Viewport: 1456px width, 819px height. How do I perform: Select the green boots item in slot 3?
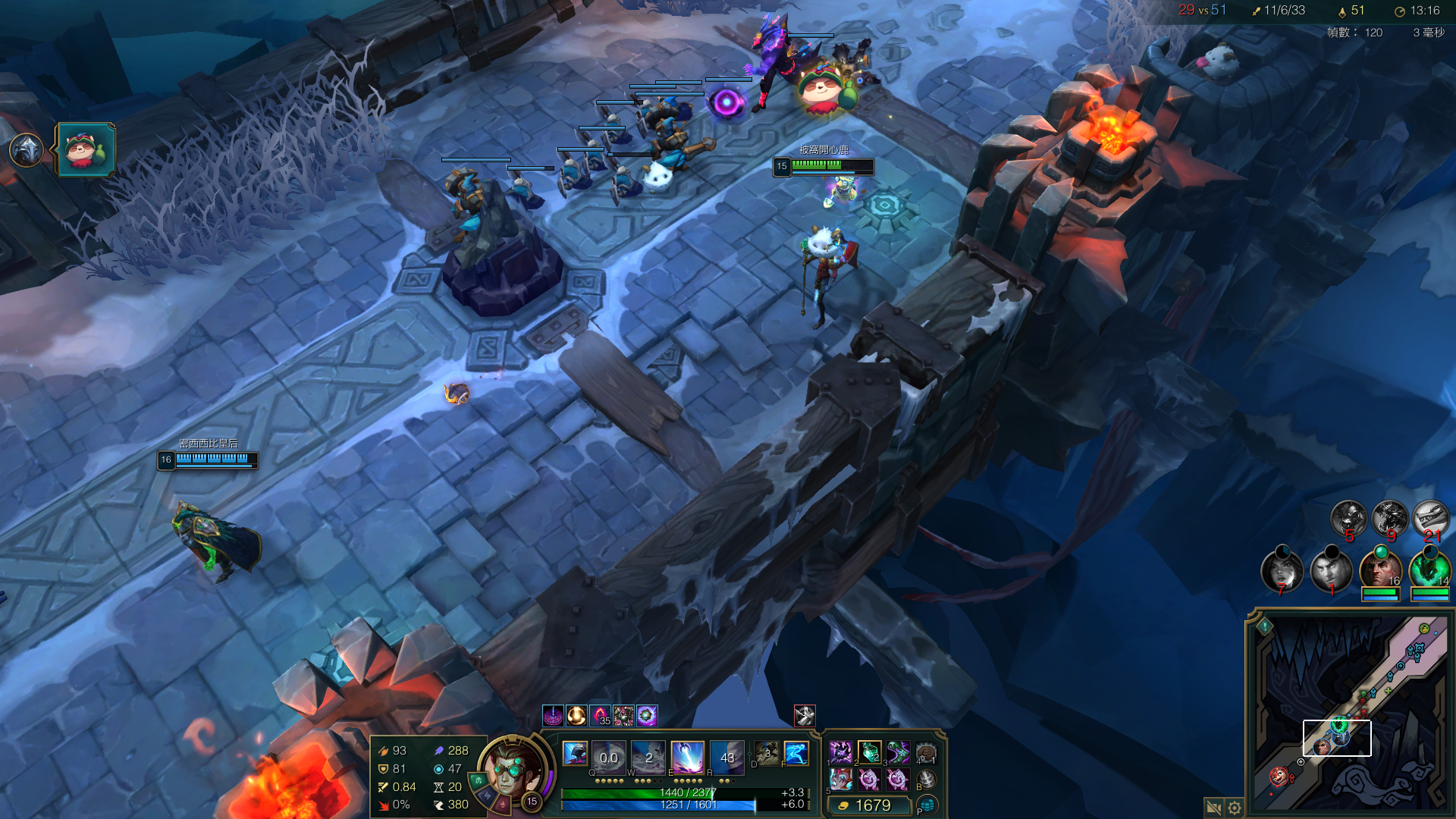(898, 752)
